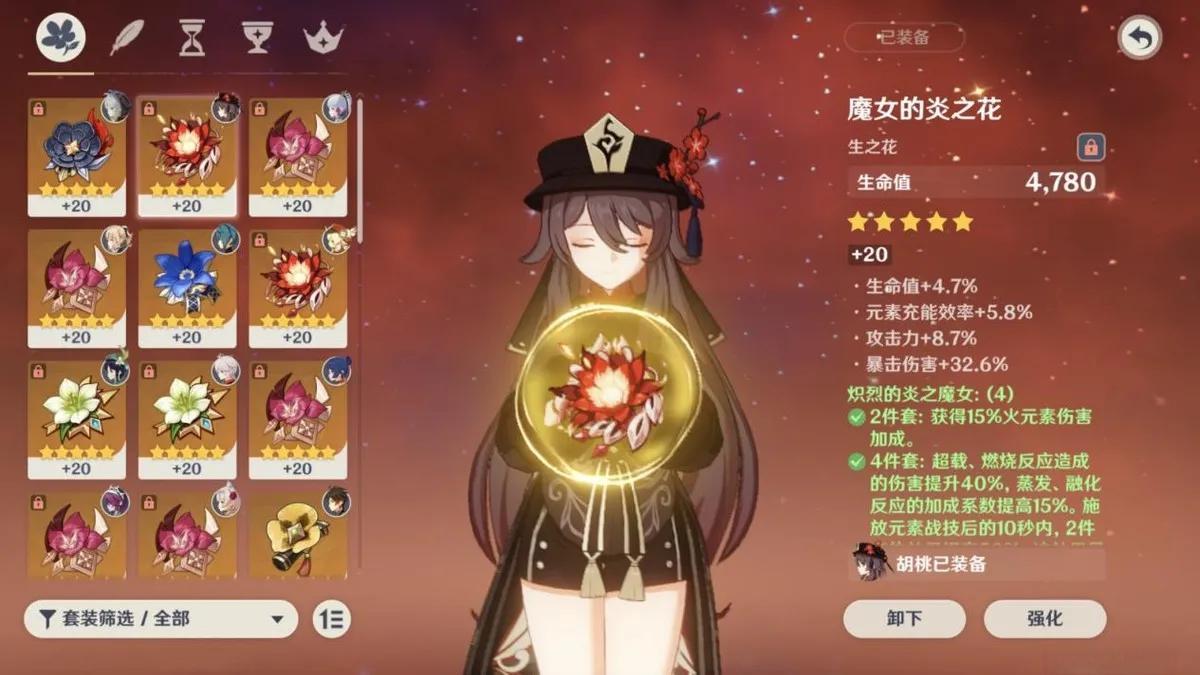Open the 套装筛选 set filter dropdown
This screenshot has height=675, width=1200.
[160, 619]
